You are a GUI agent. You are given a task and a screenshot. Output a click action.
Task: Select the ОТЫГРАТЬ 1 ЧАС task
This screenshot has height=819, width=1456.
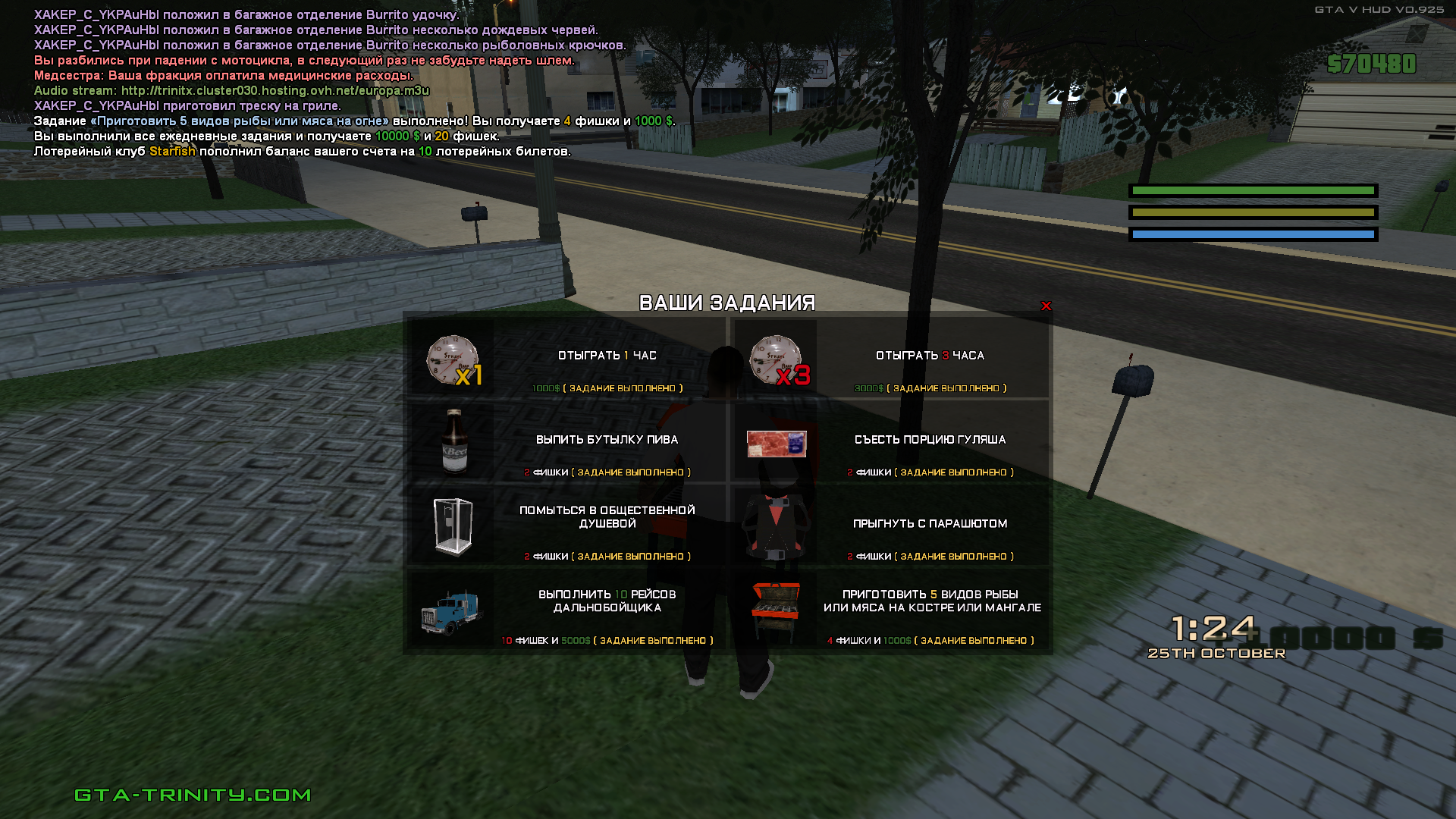(x=607, y=356)
